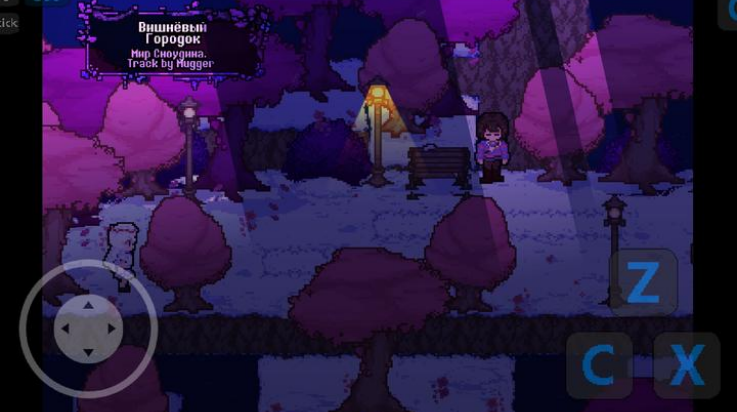Tap the up arrow on the d-pad
Image resolution: width=737 pixels, height=412 pixels.
[x=88, y=304]
